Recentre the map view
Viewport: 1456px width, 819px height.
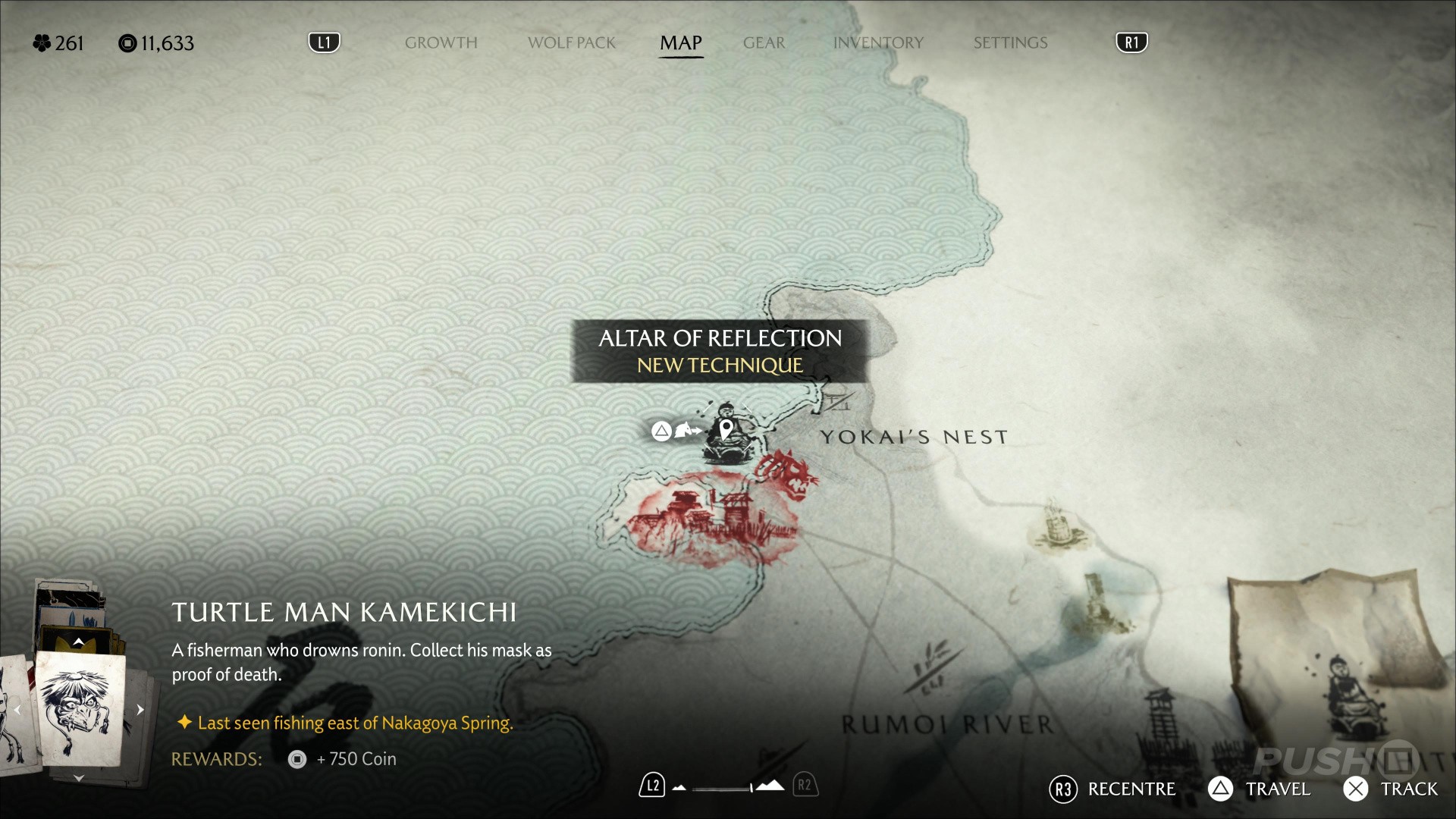1112,789
